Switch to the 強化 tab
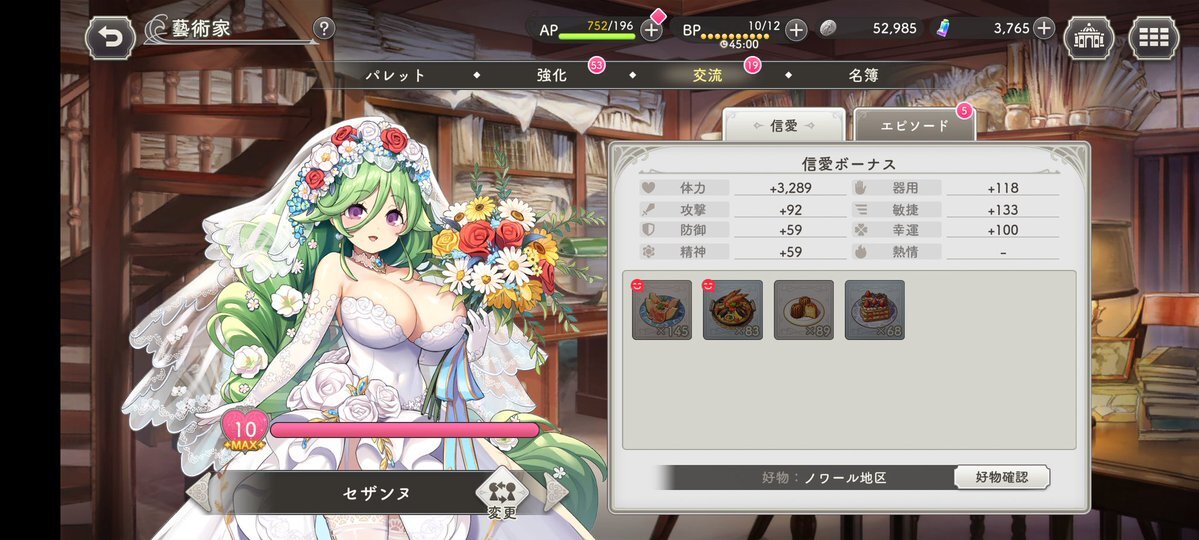 [x=552, y=75]
